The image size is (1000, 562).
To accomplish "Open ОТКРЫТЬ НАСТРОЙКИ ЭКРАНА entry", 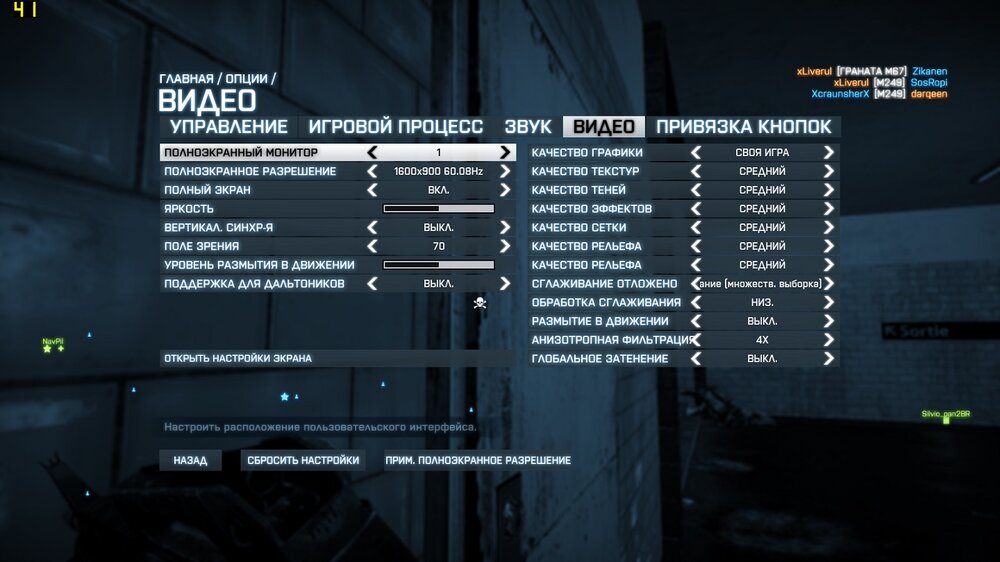I will point(238,358).
